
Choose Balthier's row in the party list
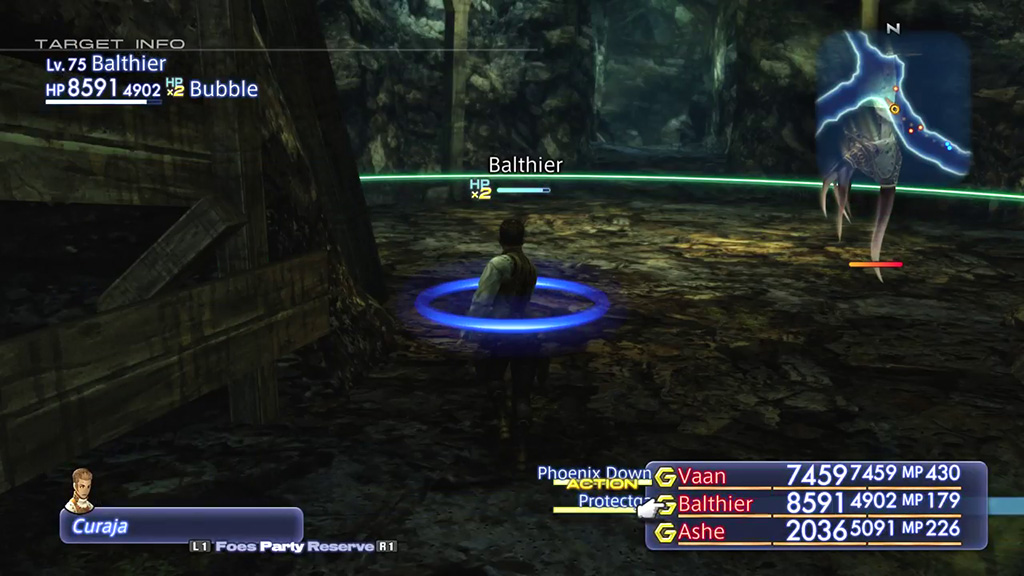click(x=714, y=504)
